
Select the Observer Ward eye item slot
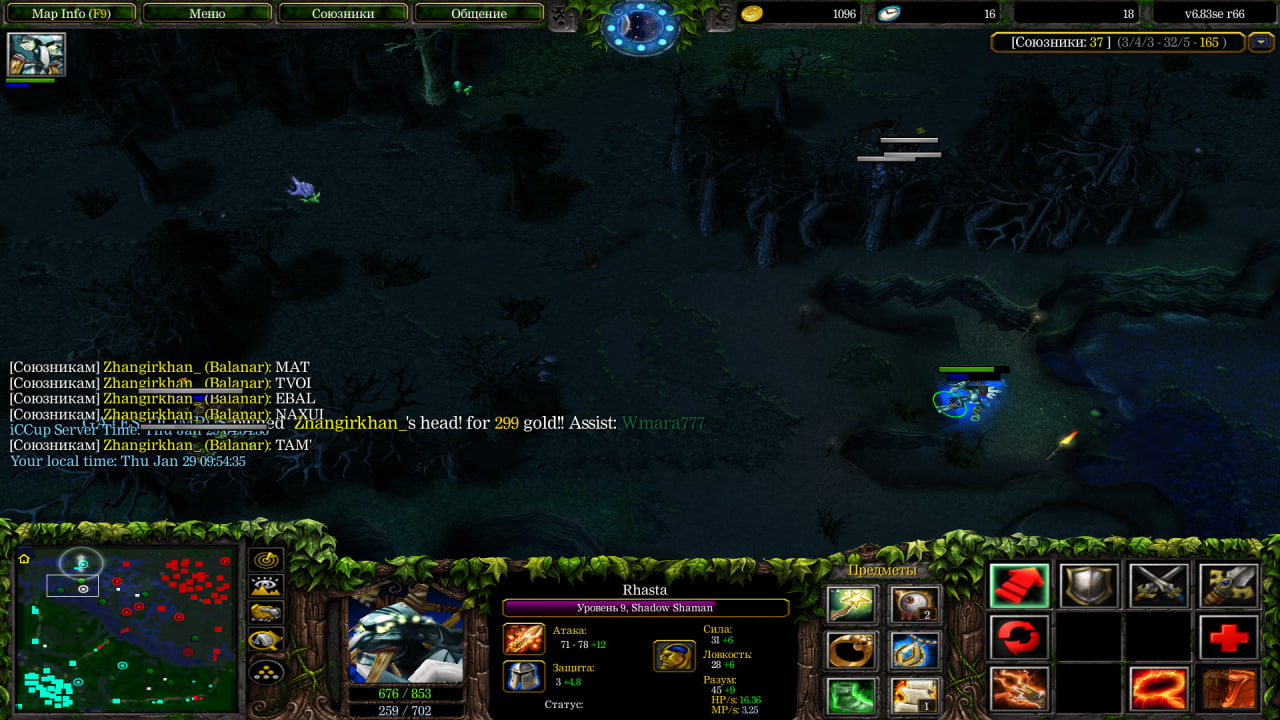tap(915, 605)
